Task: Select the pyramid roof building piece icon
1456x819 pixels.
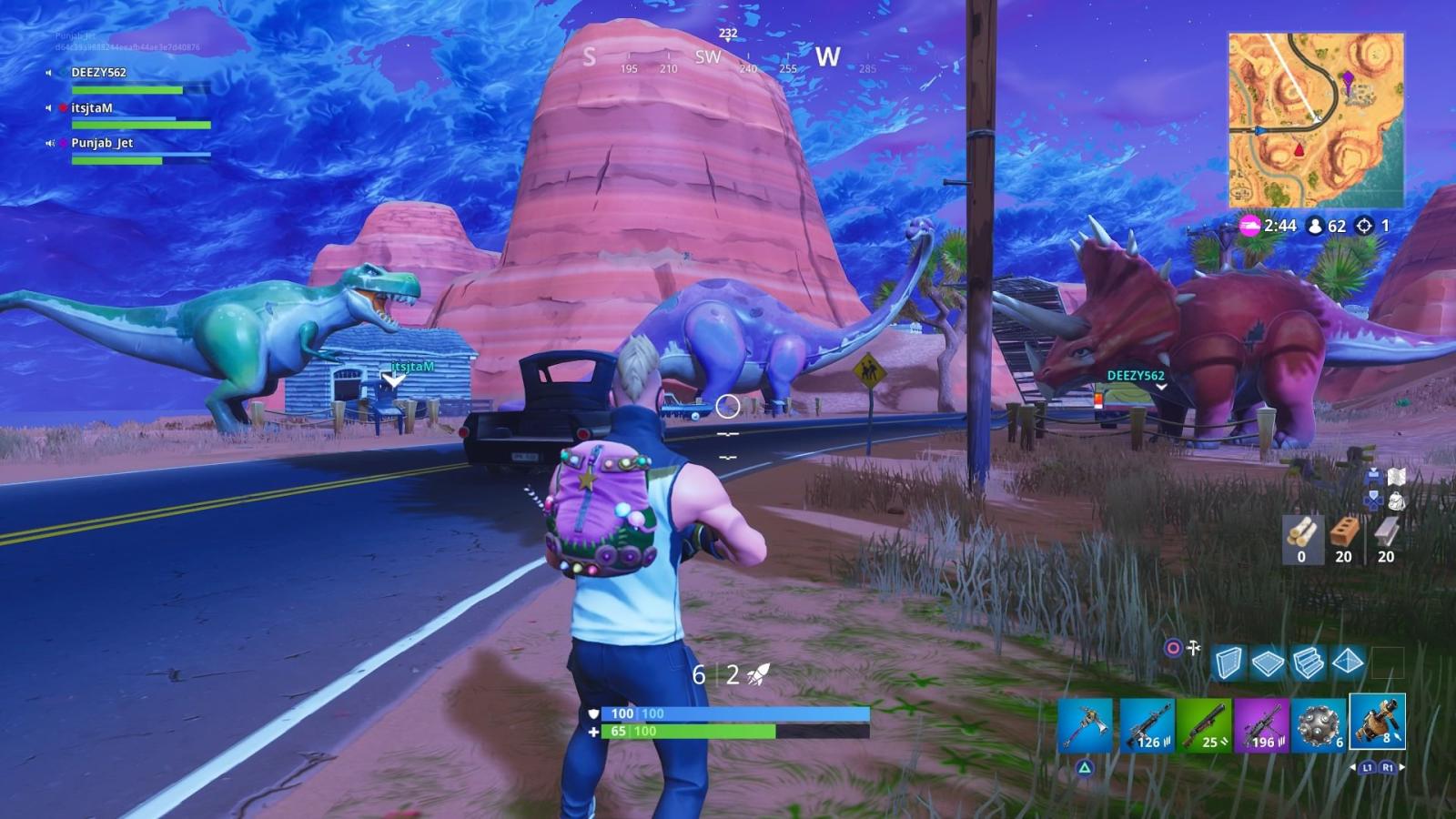Action: point(1349,662)
